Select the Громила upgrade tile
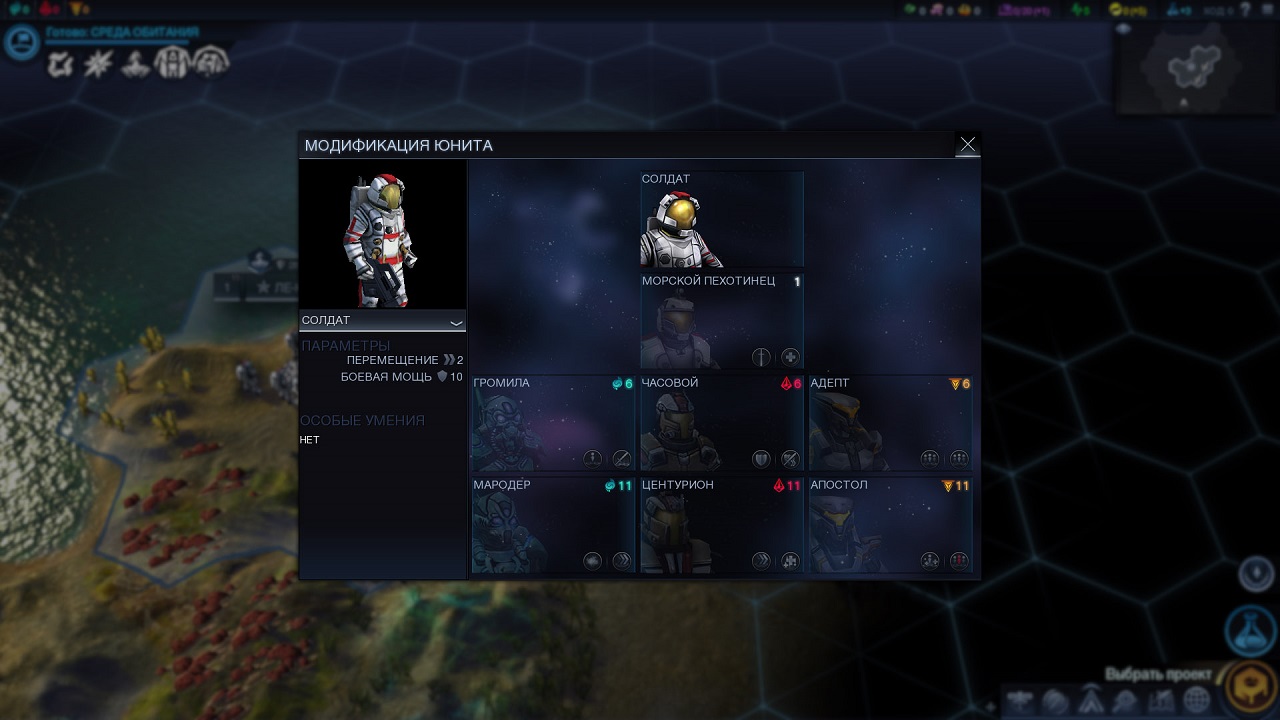1280x720 pixels. coord(553,423)
